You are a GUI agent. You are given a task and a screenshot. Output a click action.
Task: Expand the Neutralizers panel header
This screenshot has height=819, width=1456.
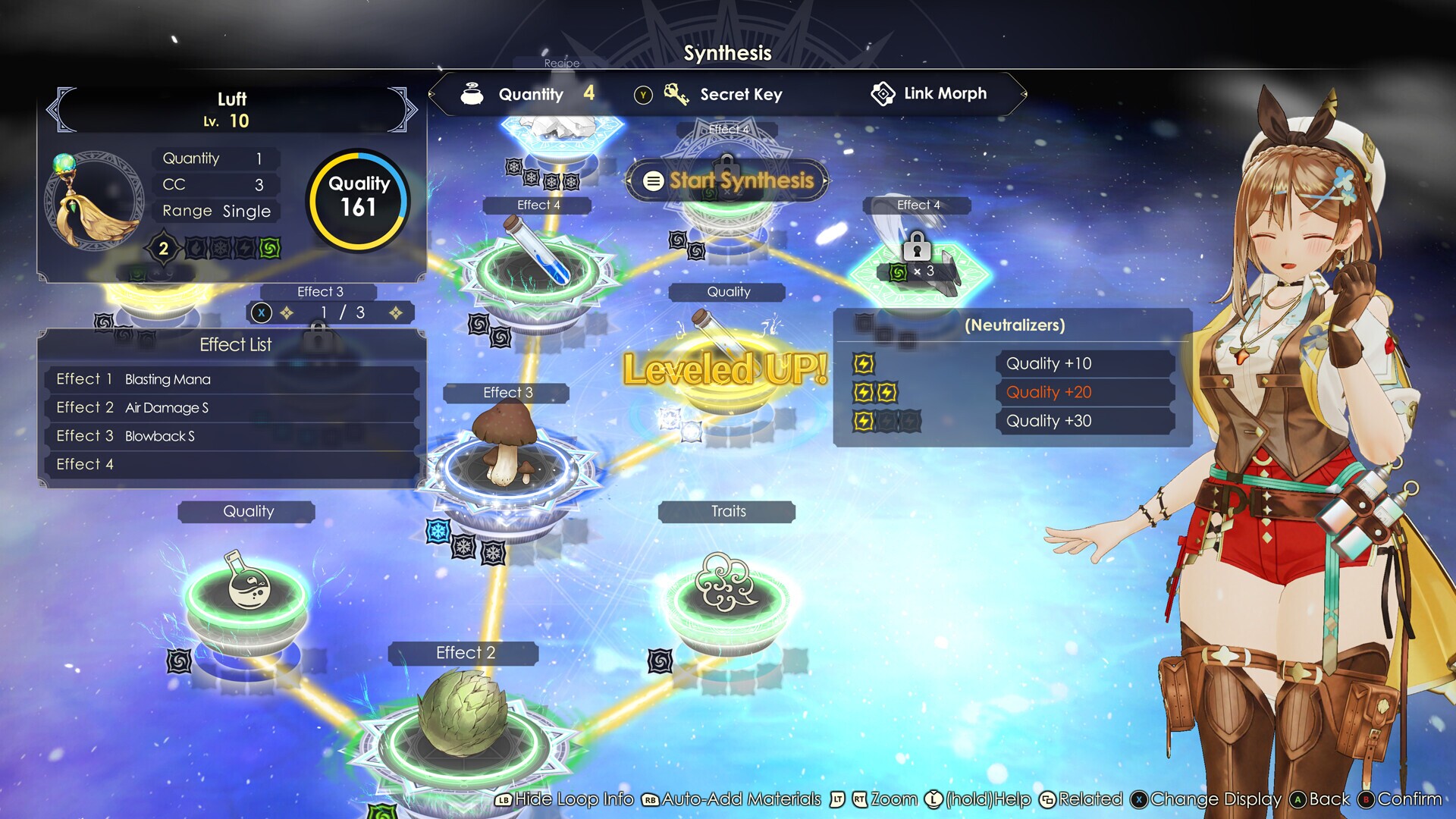1014,325
